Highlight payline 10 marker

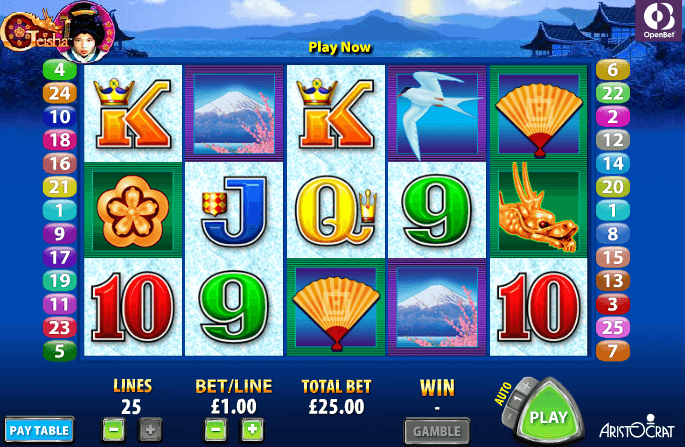[59, 116]
